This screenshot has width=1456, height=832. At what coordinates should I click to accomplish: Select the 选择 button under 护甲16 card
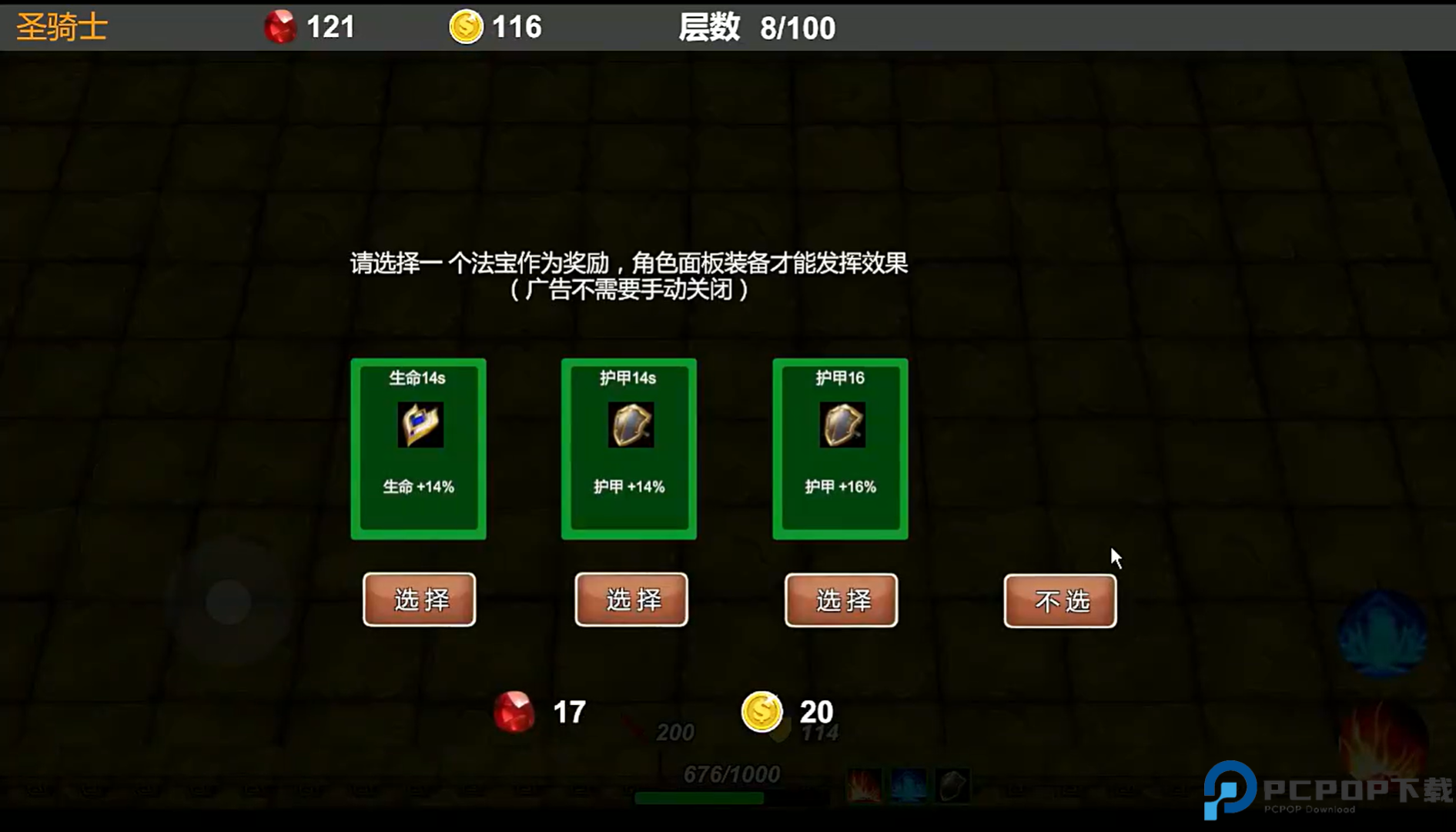[x=840, y=600]
